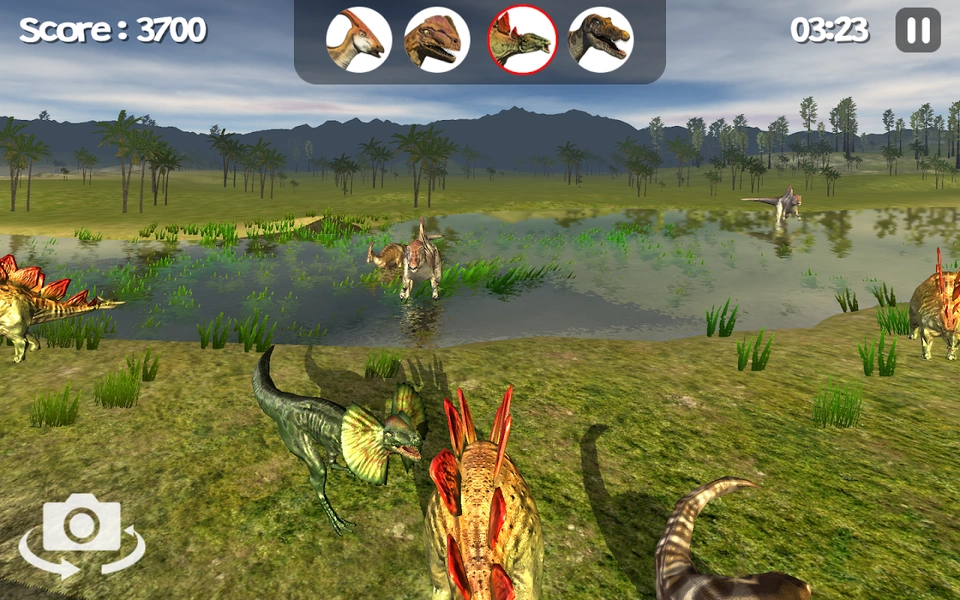This screenshot has width=960, height=600.
Task: Choose the double-crested Dilophosaurus portrait
Action: [437, 40]
